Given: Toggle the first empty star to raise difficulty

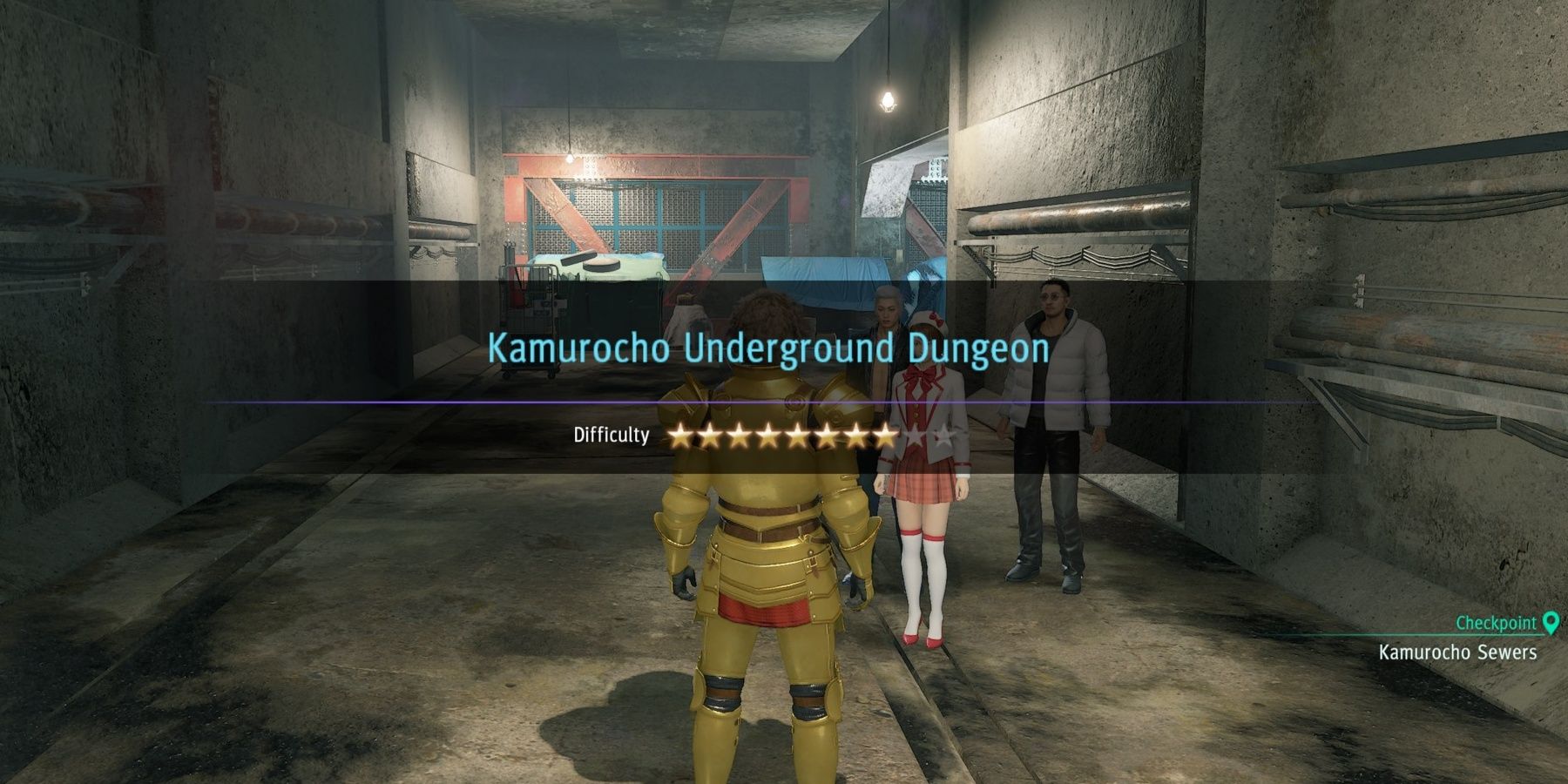Looking at the screenshot, I should 915,435.
